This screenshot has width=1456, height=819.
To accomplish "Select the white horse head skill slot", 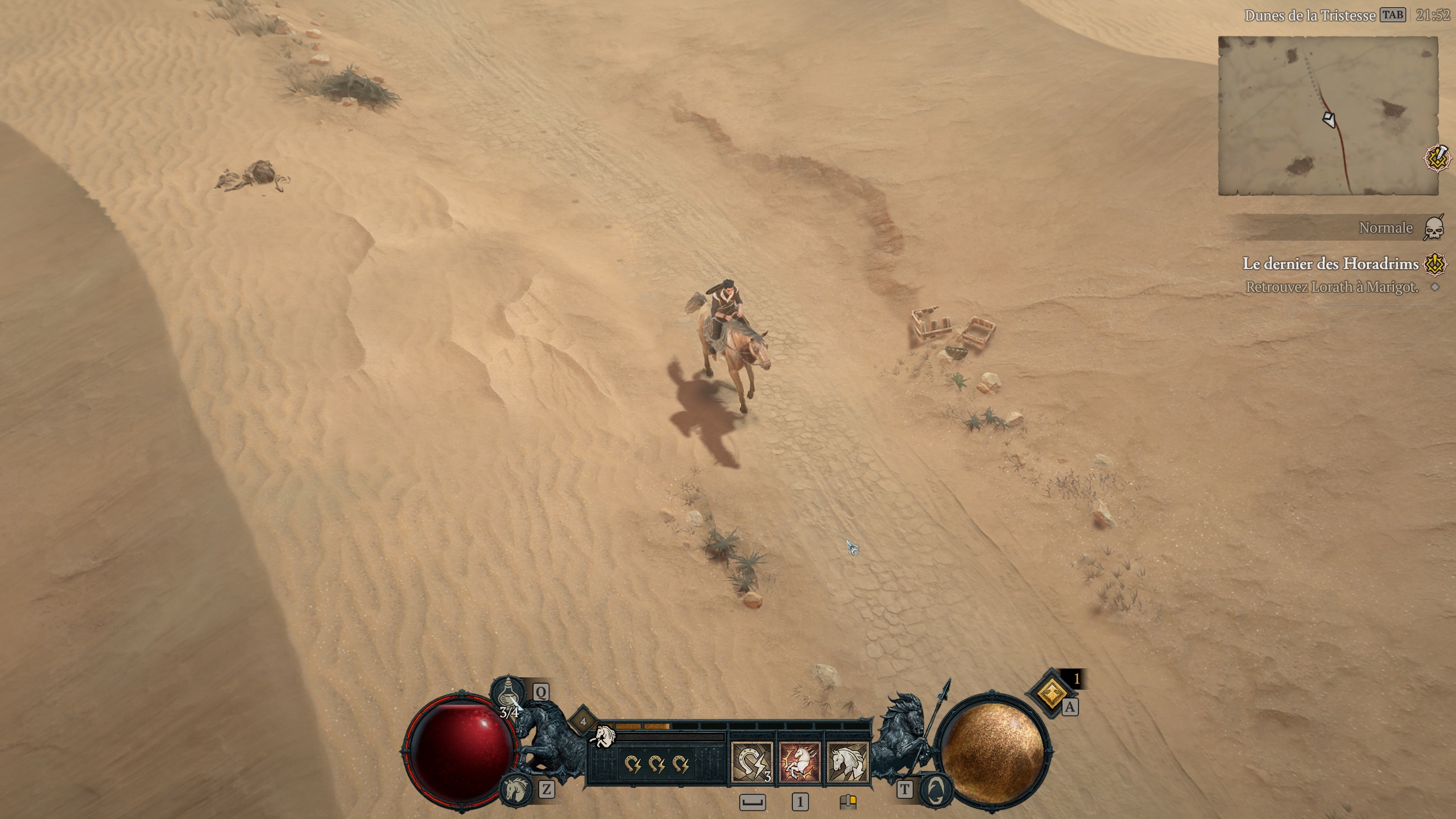I will point(847,762).
